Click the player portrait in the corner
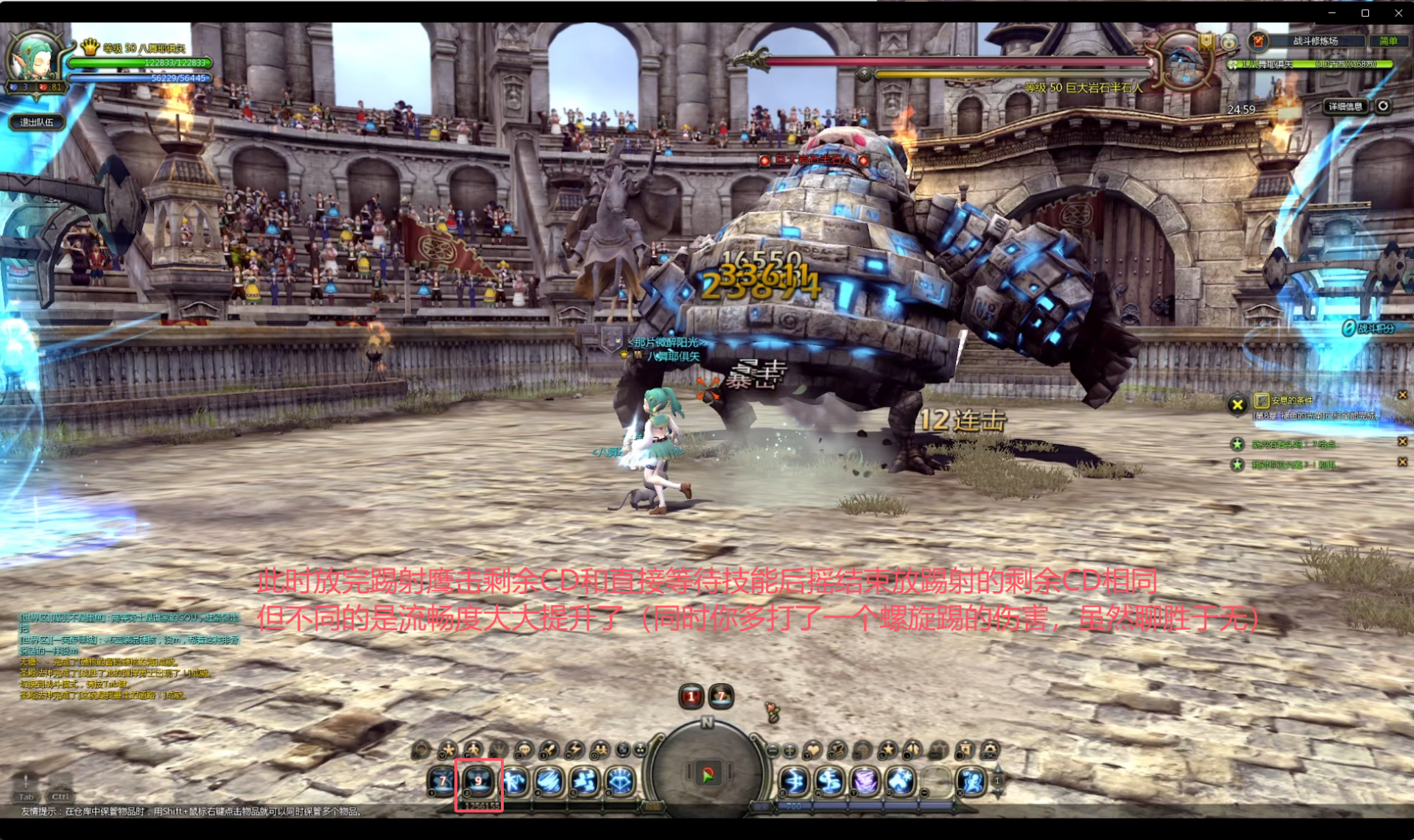 pyautogui.click(x=33, y=59)
